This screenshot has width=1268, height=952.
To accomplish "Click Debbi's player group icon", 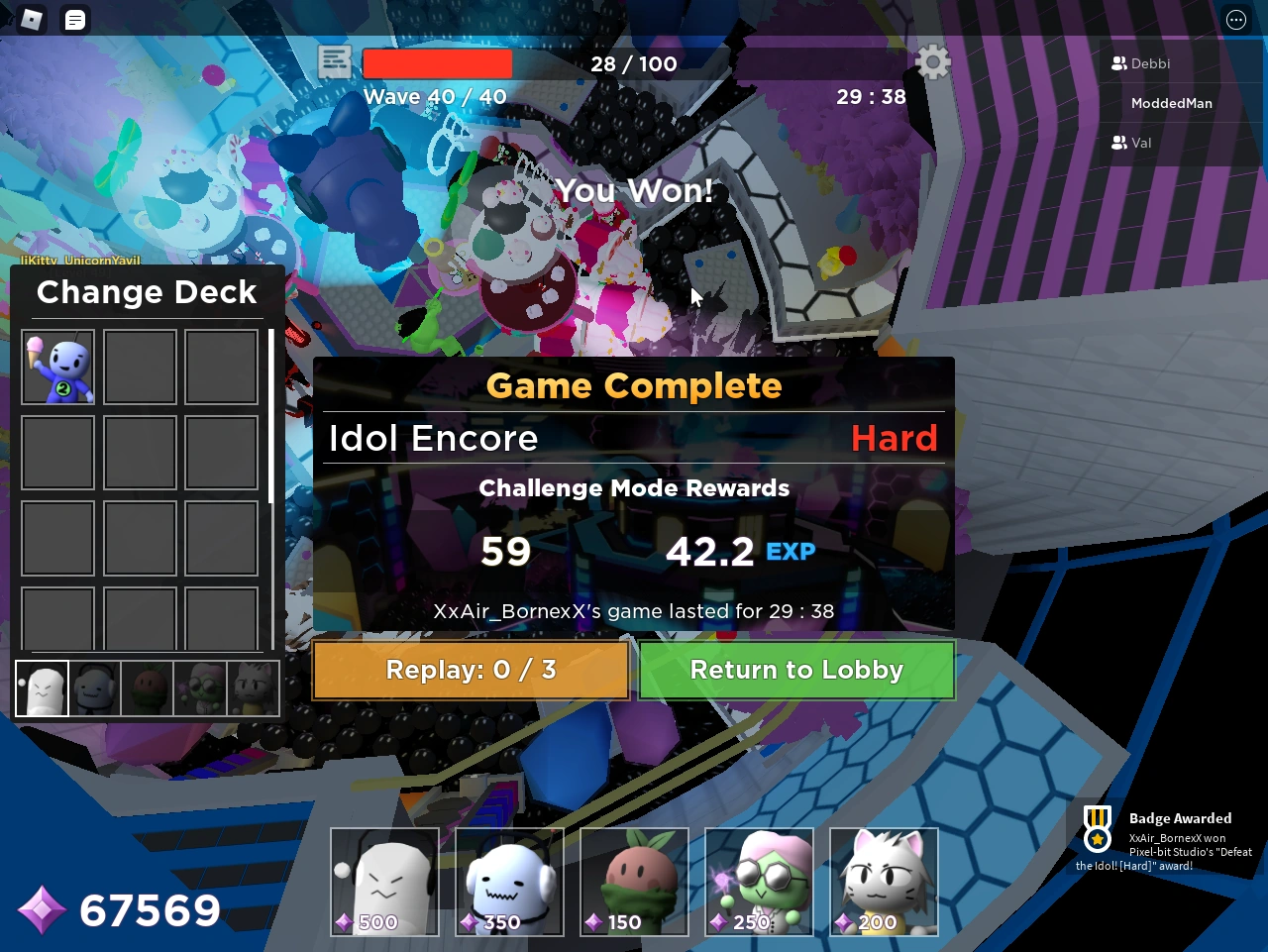I will click(x=1118, y=63).
